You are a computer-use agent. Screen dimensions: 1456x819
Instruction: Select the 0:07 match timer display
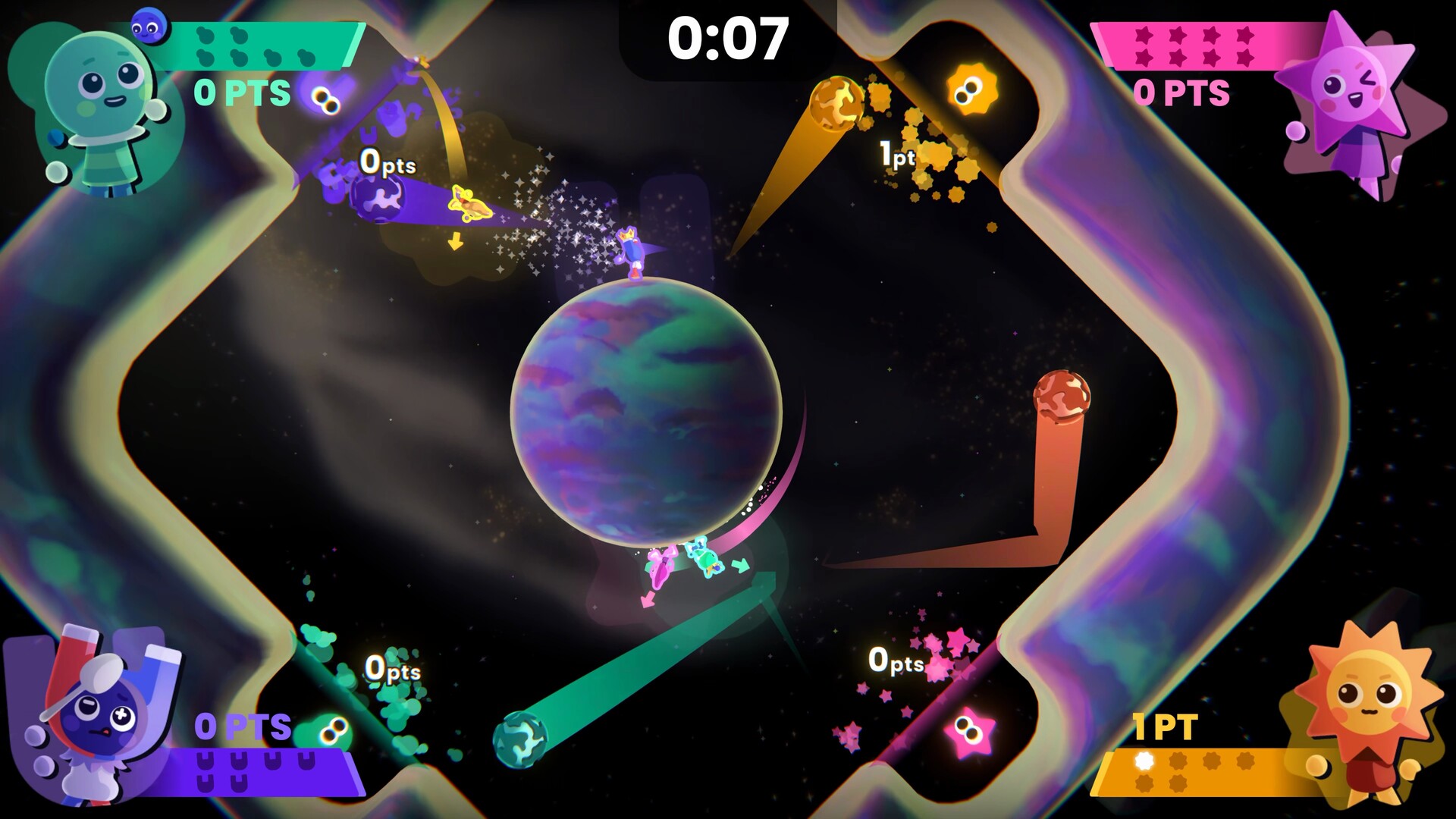(730, 36)
